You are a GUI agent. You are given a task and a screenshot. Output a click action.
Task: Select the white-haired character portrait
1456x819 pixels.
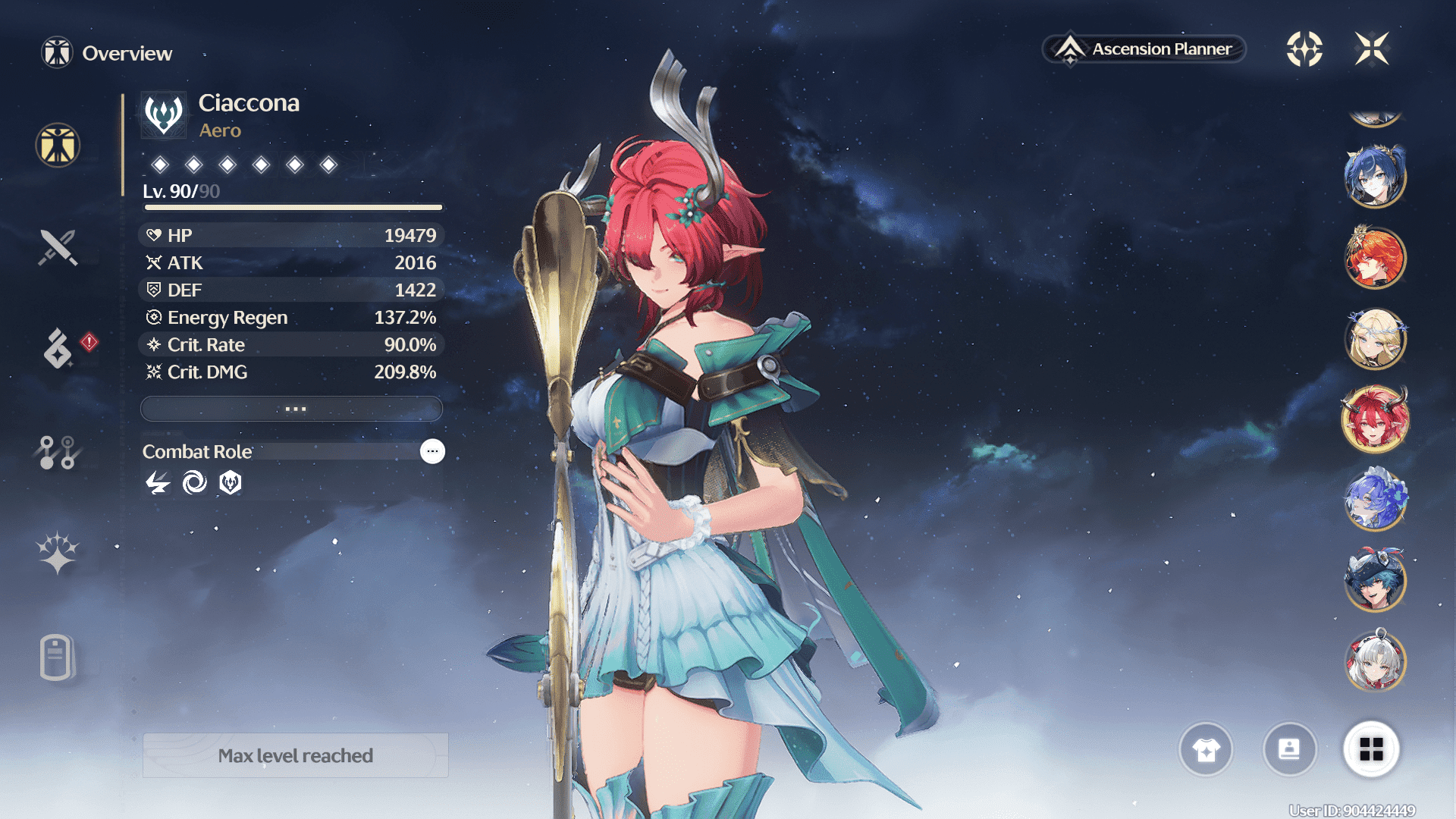pyautogui.click(x=1375, y=661)
